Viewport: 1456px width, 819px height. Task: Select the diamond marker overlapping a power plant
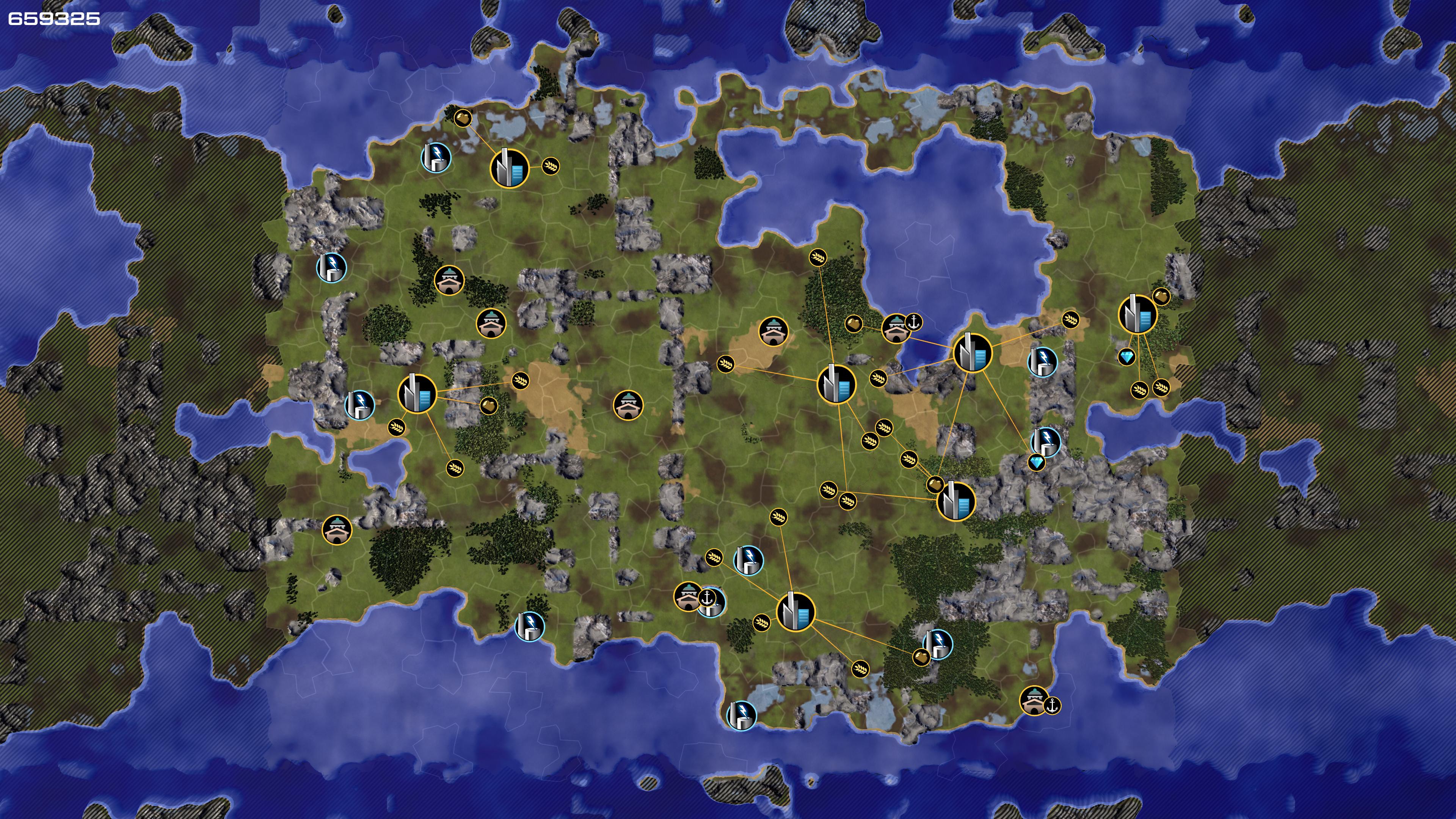pyautogui.click(x=1036, y=462)
